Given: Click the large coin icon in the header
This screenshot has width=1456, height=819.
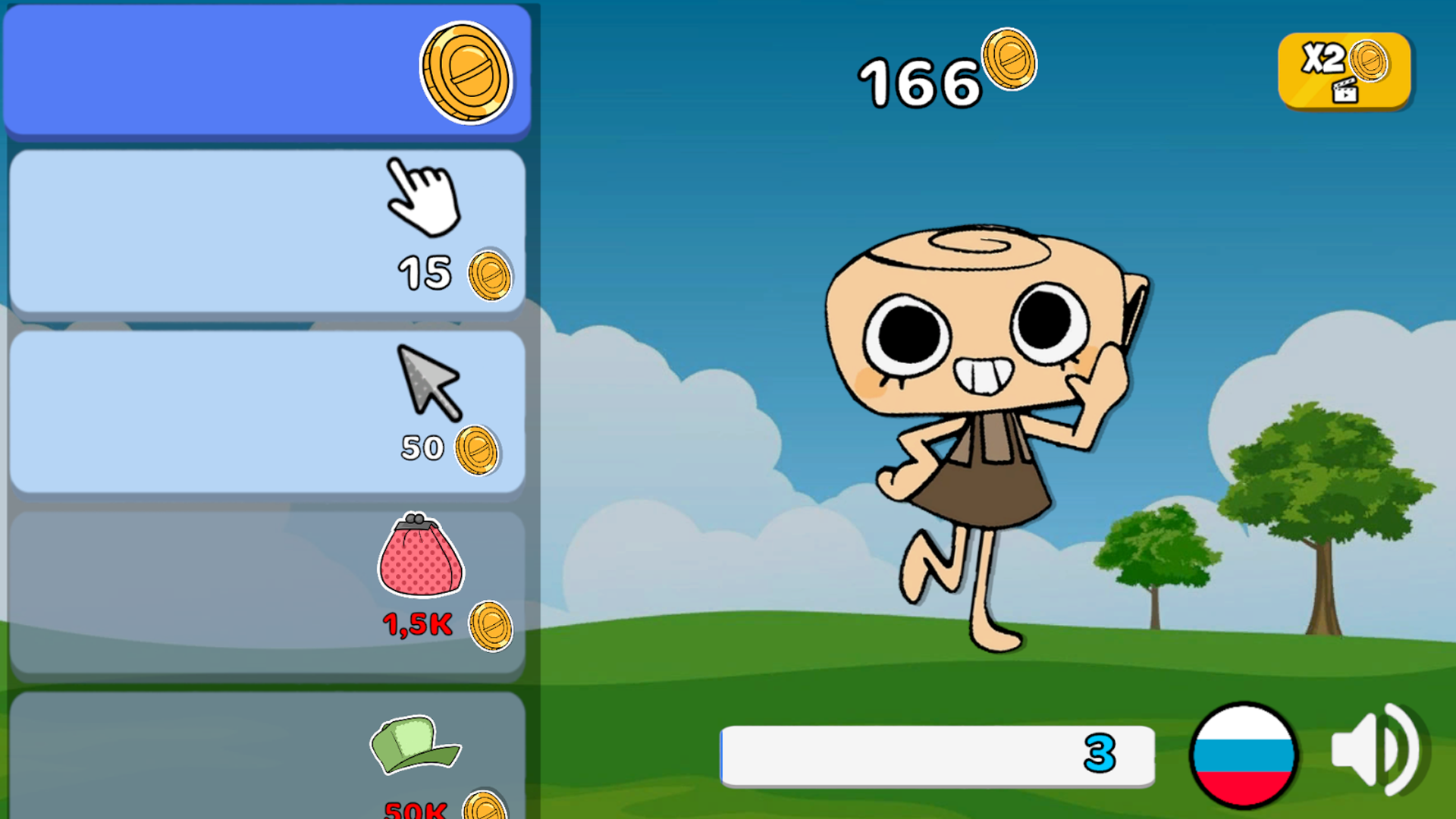Looking at the screenshot, I should pyautogui.click(x=469, y=71).
